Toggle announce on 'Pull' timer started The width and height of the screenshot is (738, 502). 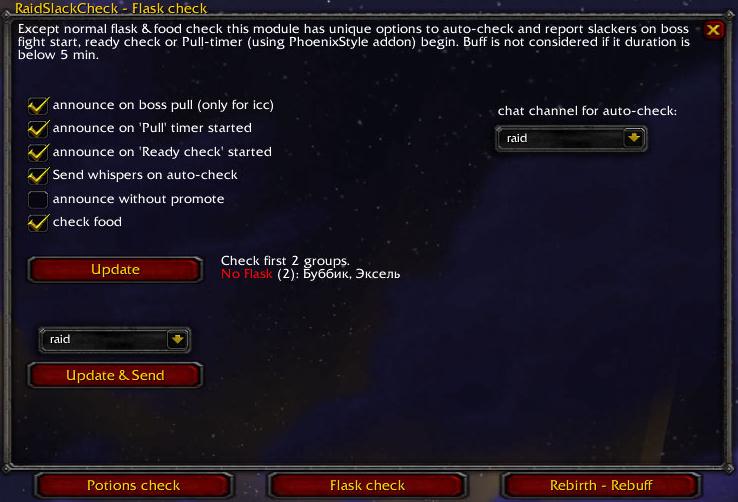tap(38, 128)
